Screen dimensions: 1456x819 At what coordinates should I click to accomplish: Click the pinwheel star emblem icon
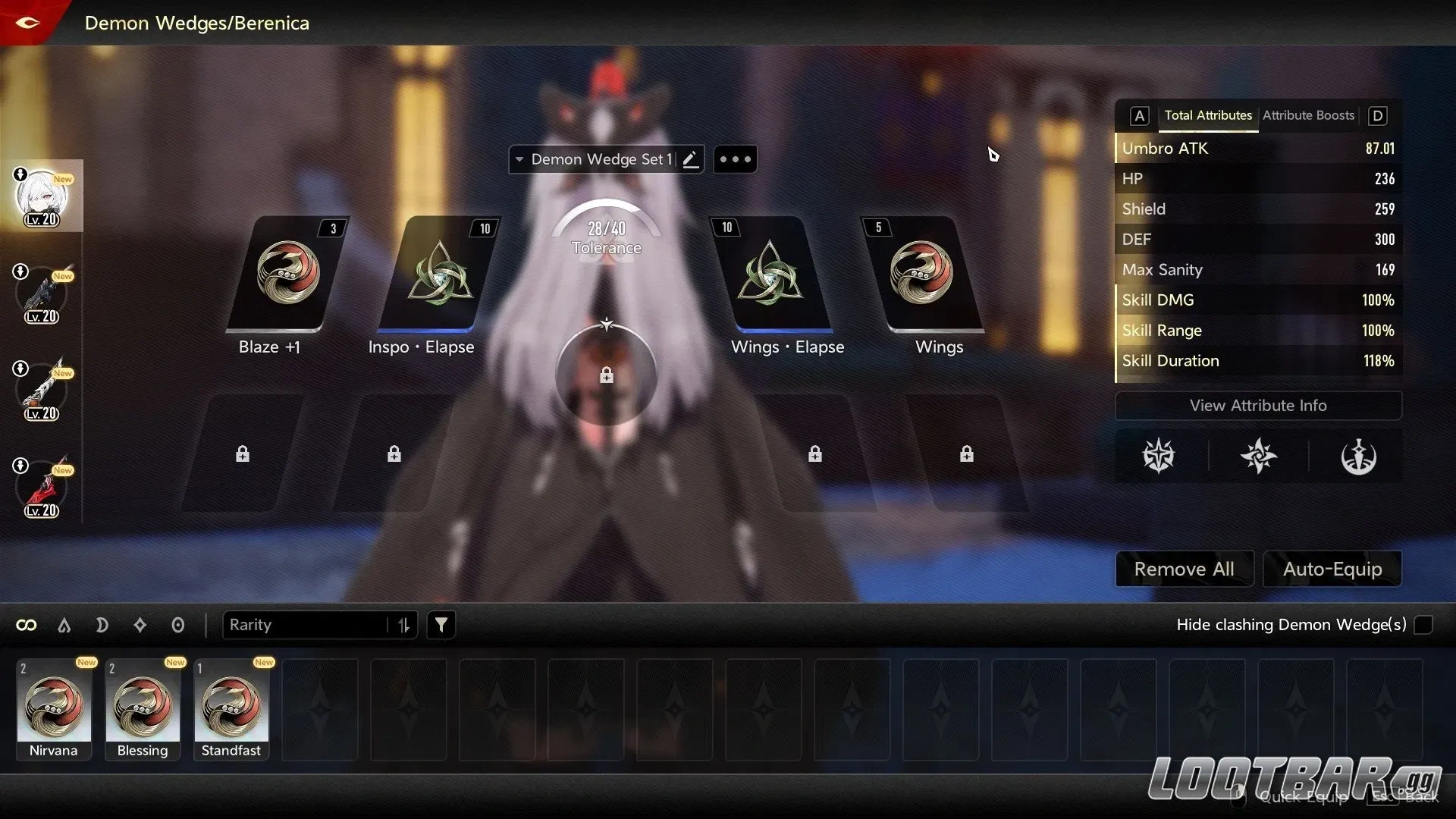pyautogui.click(x=1259, y=456)
